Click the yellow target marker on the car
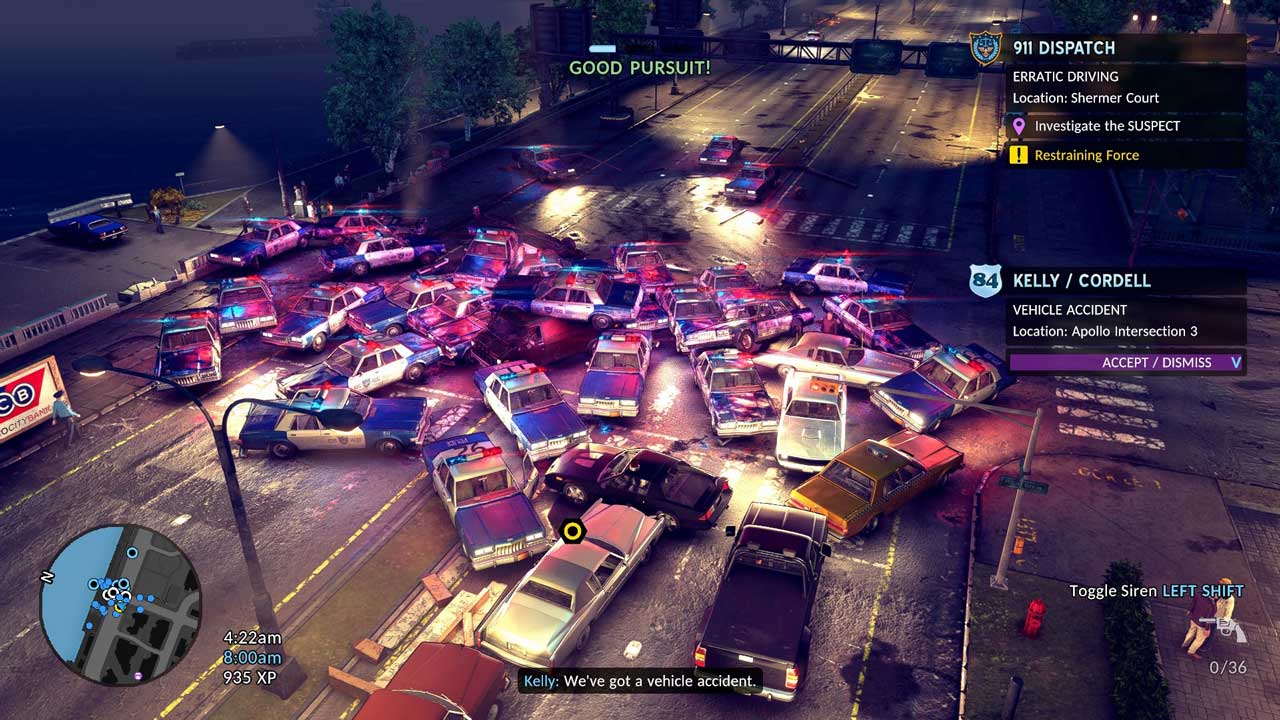 [572, 531]
